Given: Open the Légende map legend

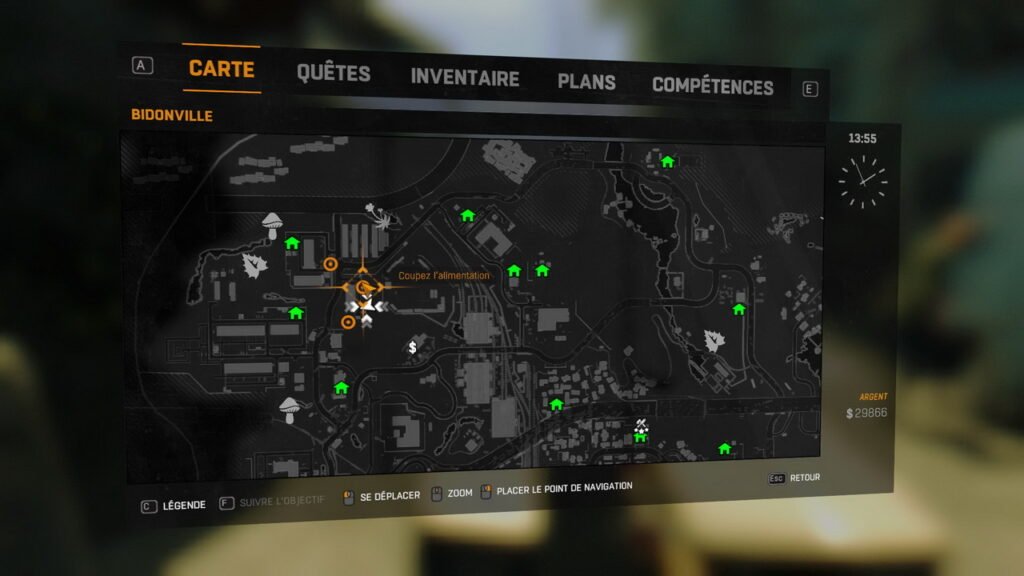Looking at the screenshot, I should (x=174, y=505).
